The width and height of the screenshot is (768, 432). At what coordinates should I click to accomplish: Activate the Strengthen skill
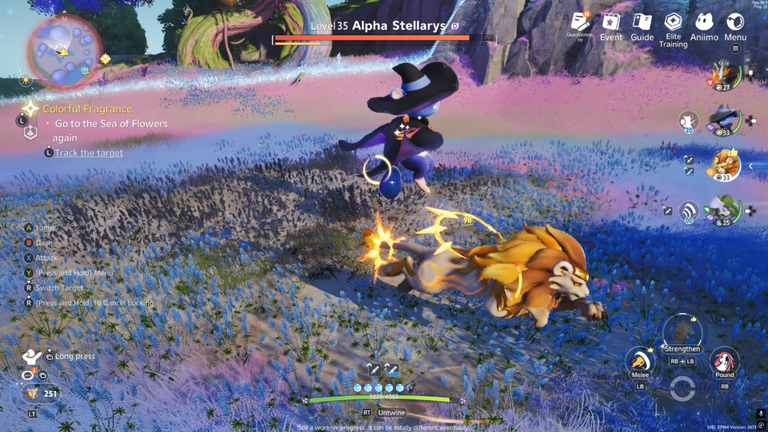682,332
